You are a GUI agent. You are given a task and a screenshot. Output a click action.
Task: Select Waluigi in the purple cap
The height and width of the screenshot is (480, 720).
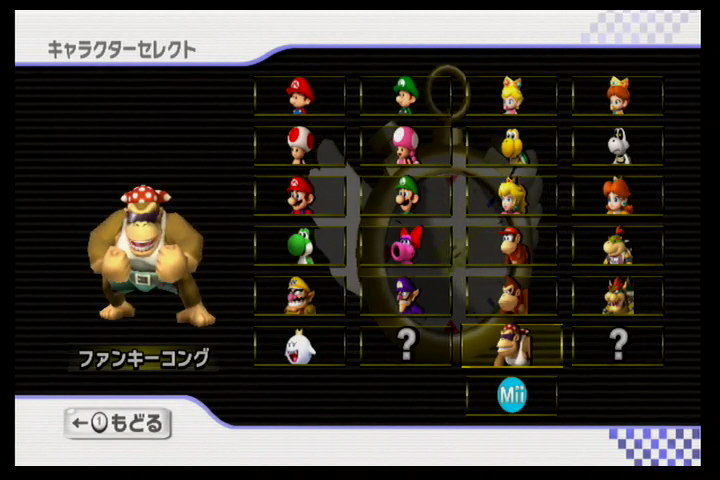point(405,295)
